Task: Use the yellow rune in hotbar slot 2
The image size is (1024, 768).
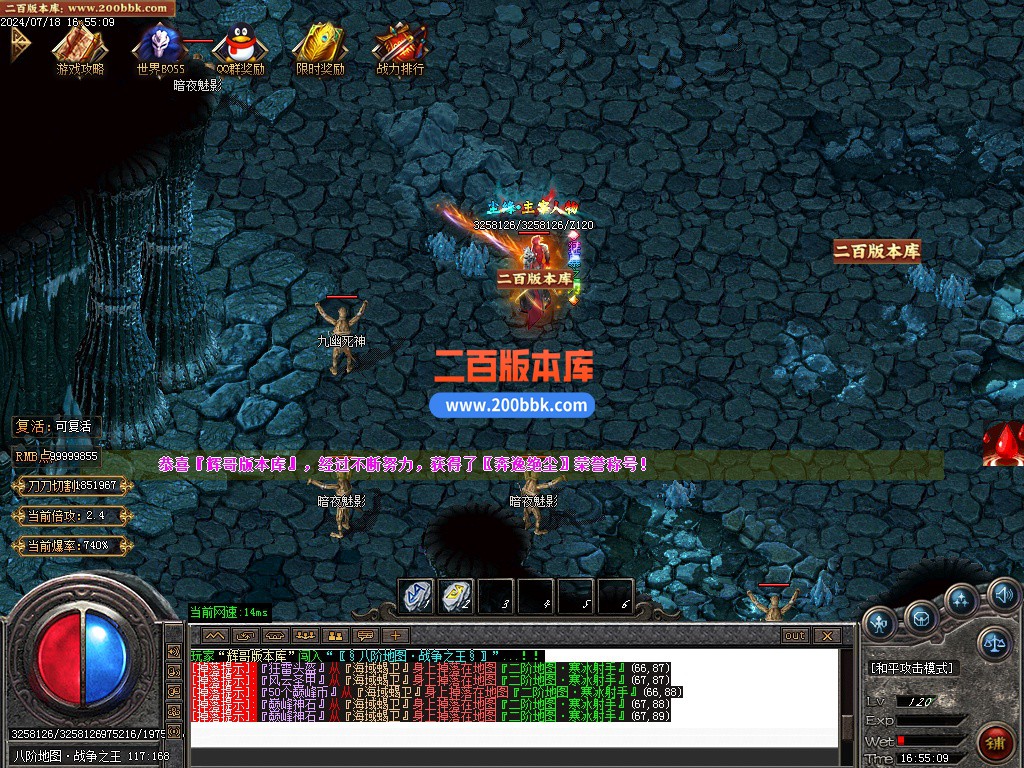Action: tap(456, 596)
